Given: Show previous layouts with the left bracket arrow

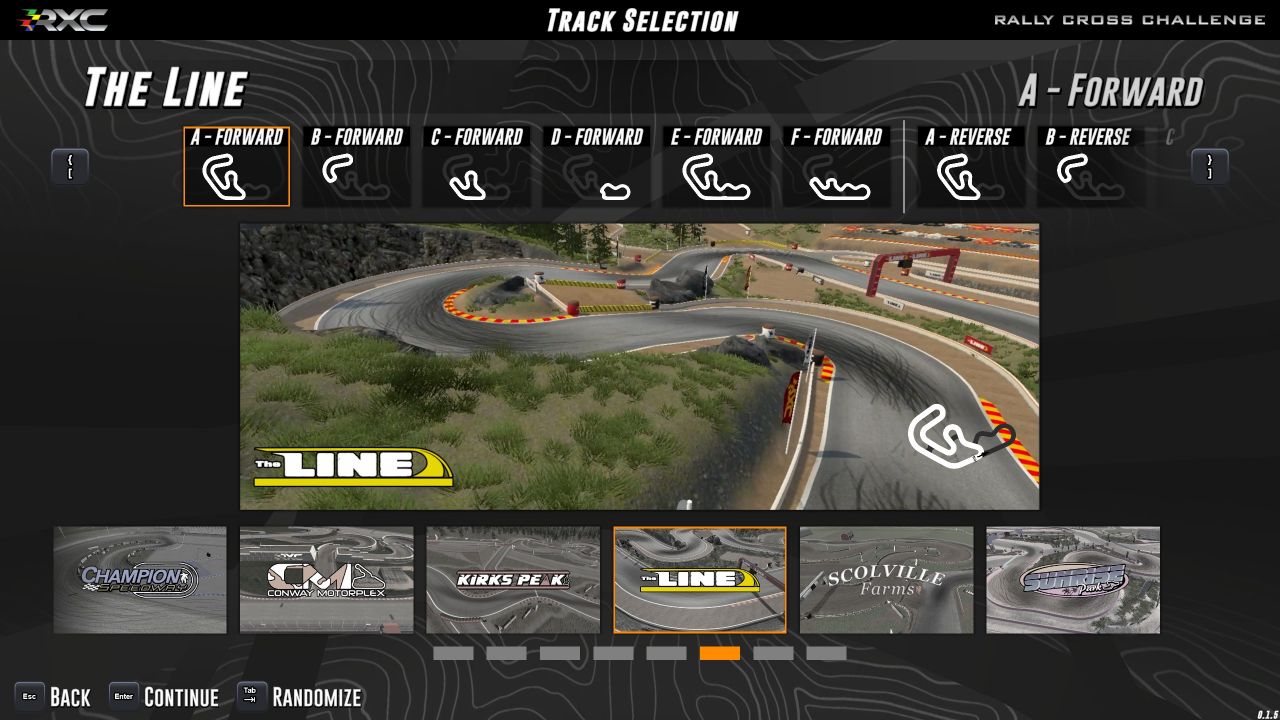Looking at the screenshot, I should click(70, 167).
